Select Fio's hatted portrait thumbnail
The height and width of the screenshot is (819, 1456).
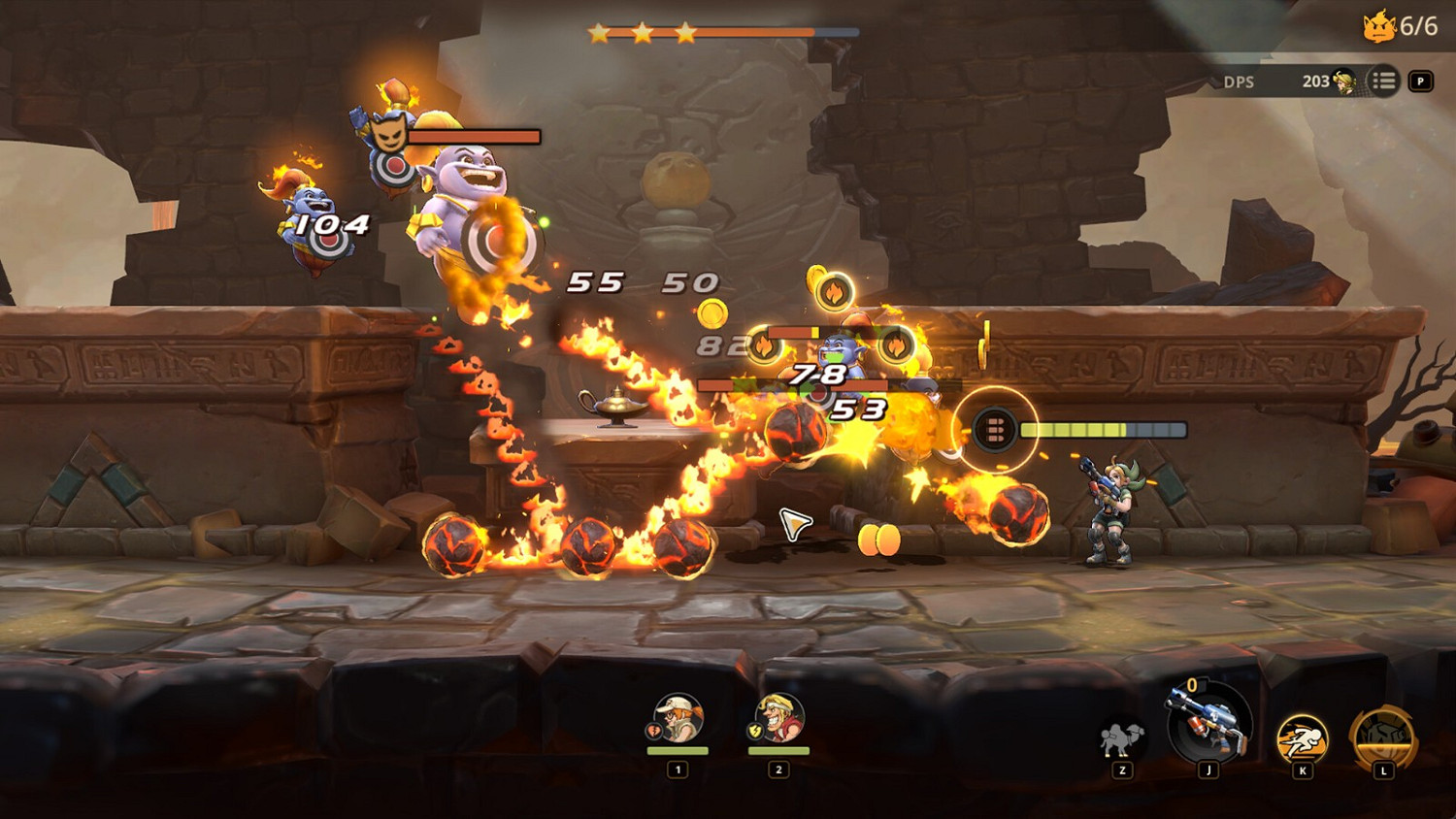[680, 718]
